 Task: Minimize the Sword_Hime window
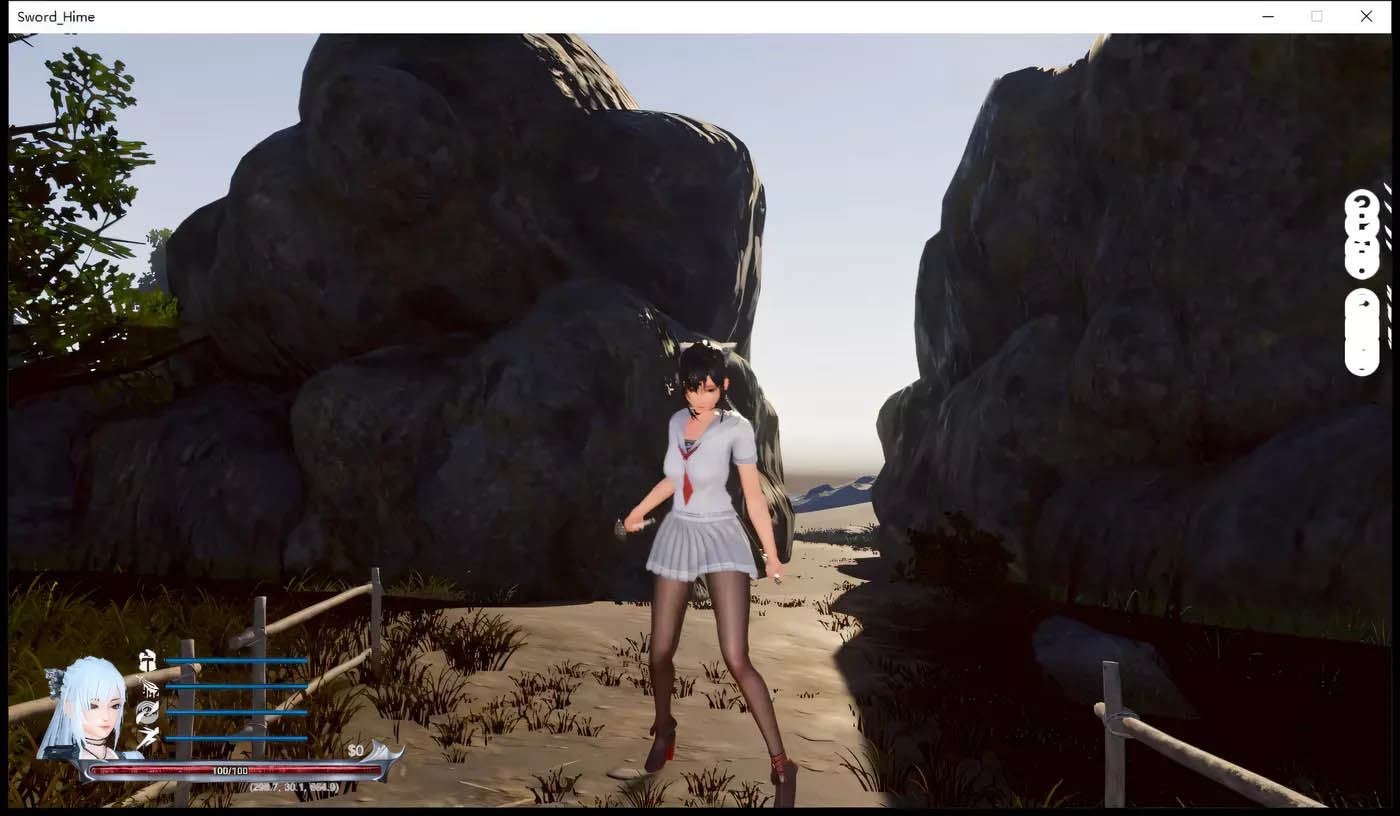coord(1268,16)
